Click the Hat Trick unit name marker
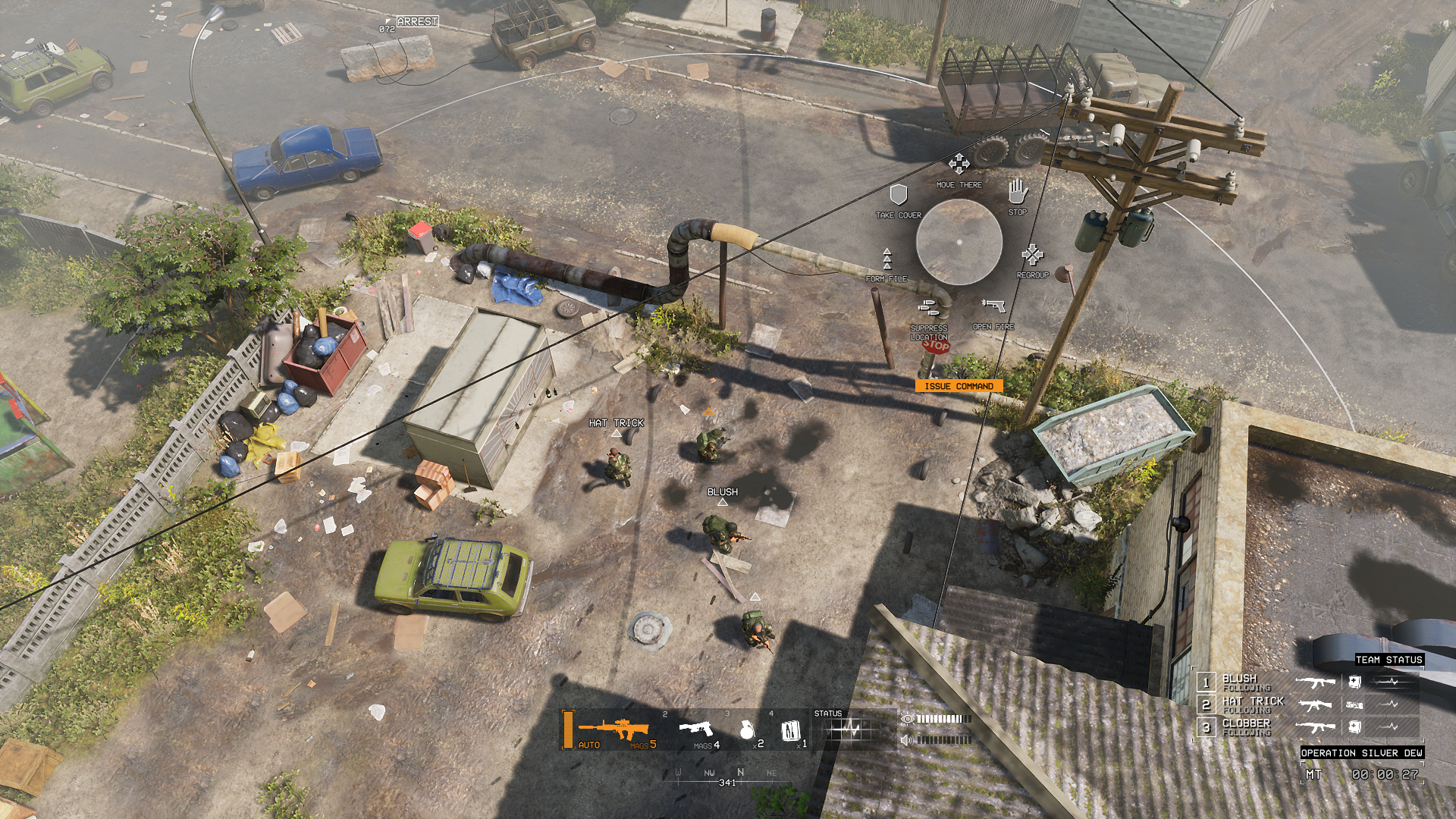 tap(616, 423)
